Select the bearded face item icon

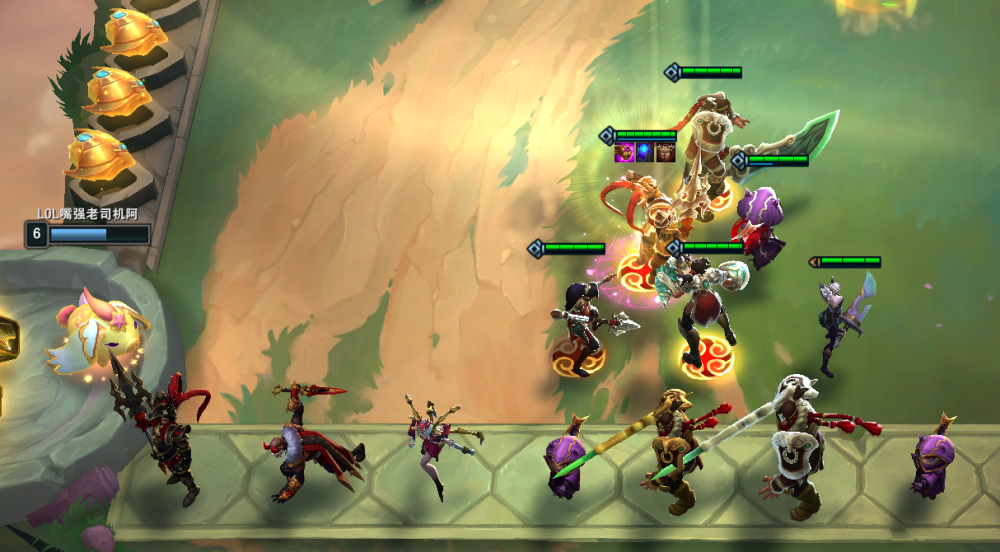pos(665,152)
